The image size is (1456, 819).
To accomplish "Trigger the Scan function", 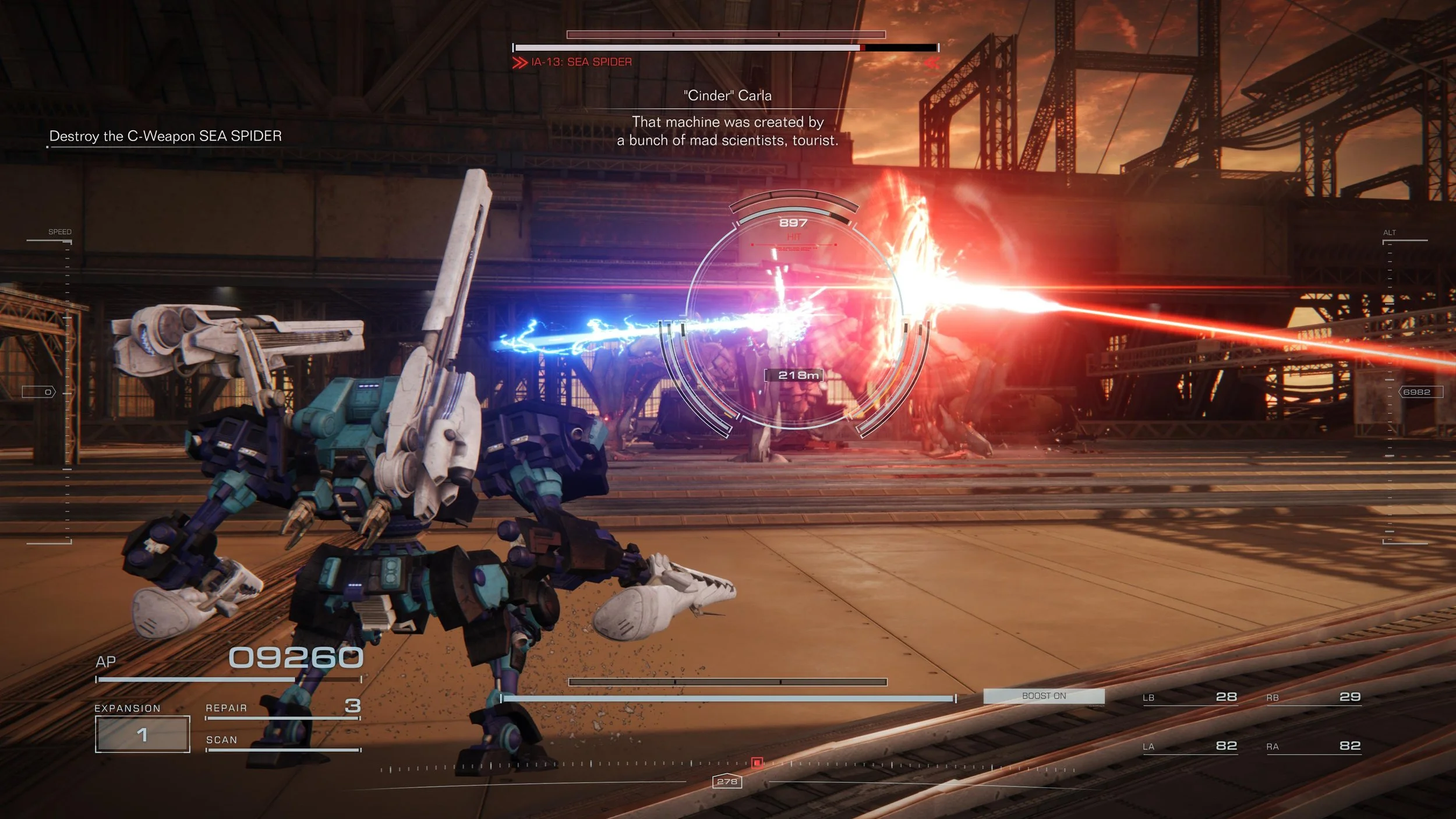I will (283, 740).
